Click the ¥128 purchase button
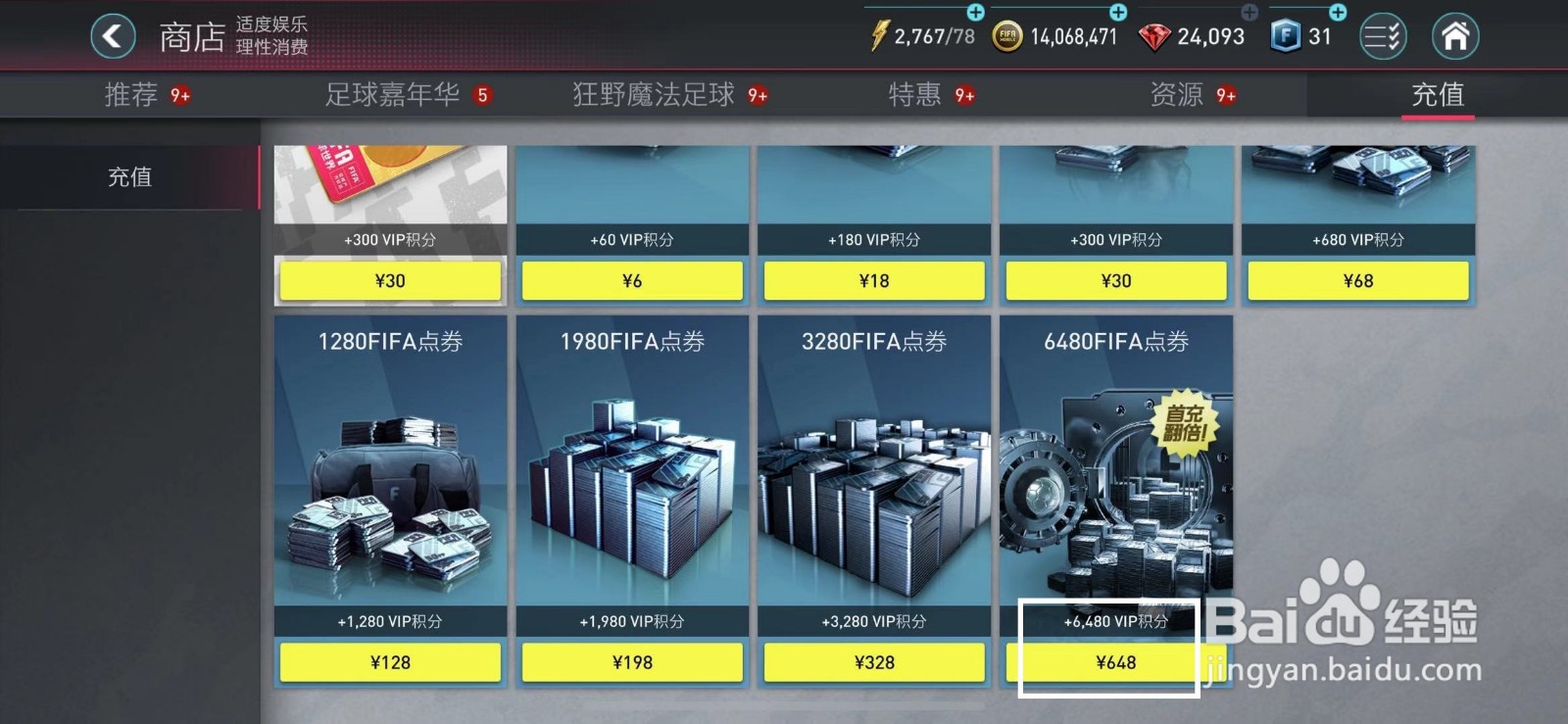The width and height of the screenshot is (1568, 724). click(390, 662)
